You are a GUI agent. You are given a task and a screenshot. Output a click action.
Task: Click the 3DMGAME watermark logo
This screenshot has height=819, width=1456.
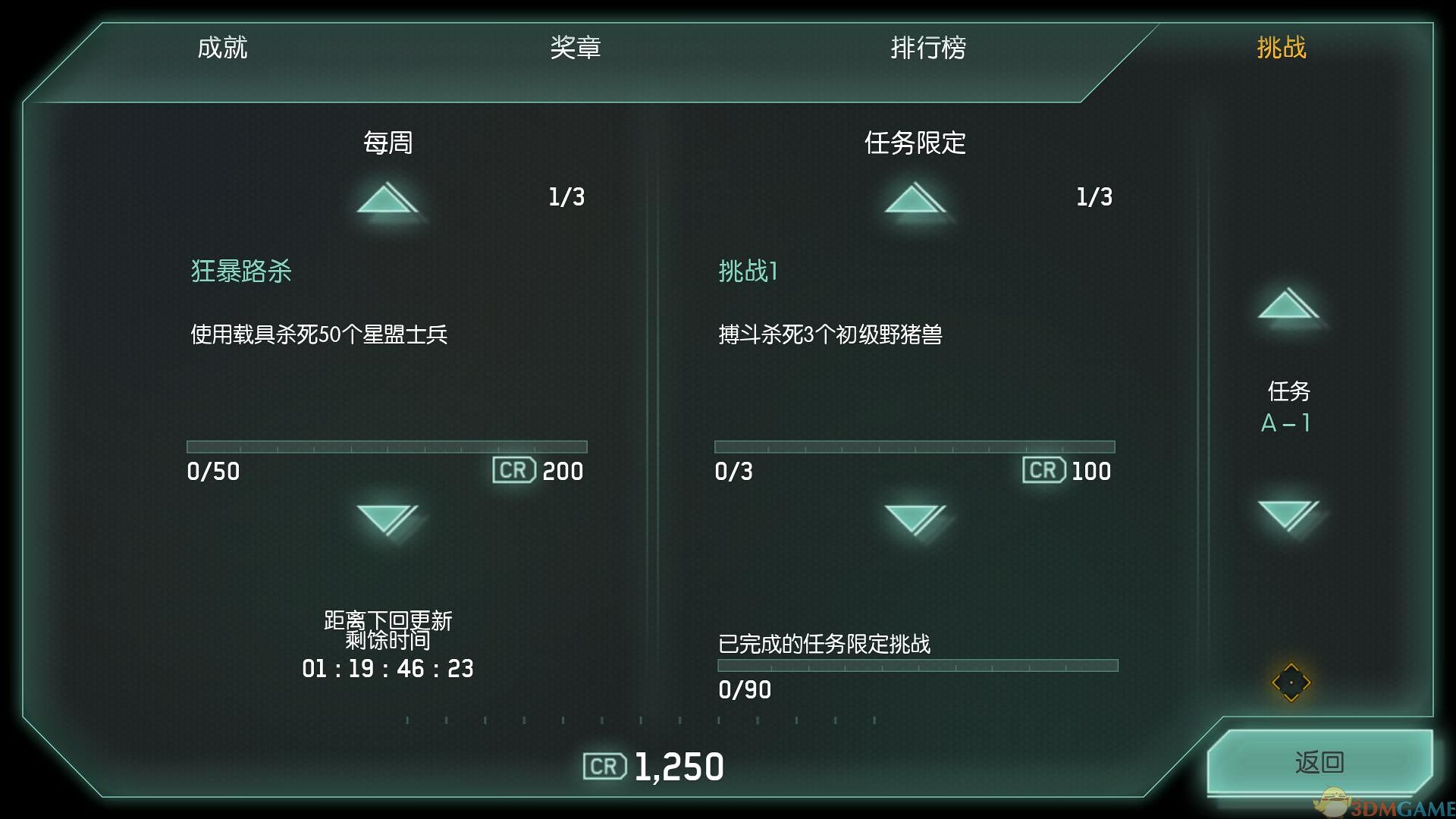pos(1401,802)
